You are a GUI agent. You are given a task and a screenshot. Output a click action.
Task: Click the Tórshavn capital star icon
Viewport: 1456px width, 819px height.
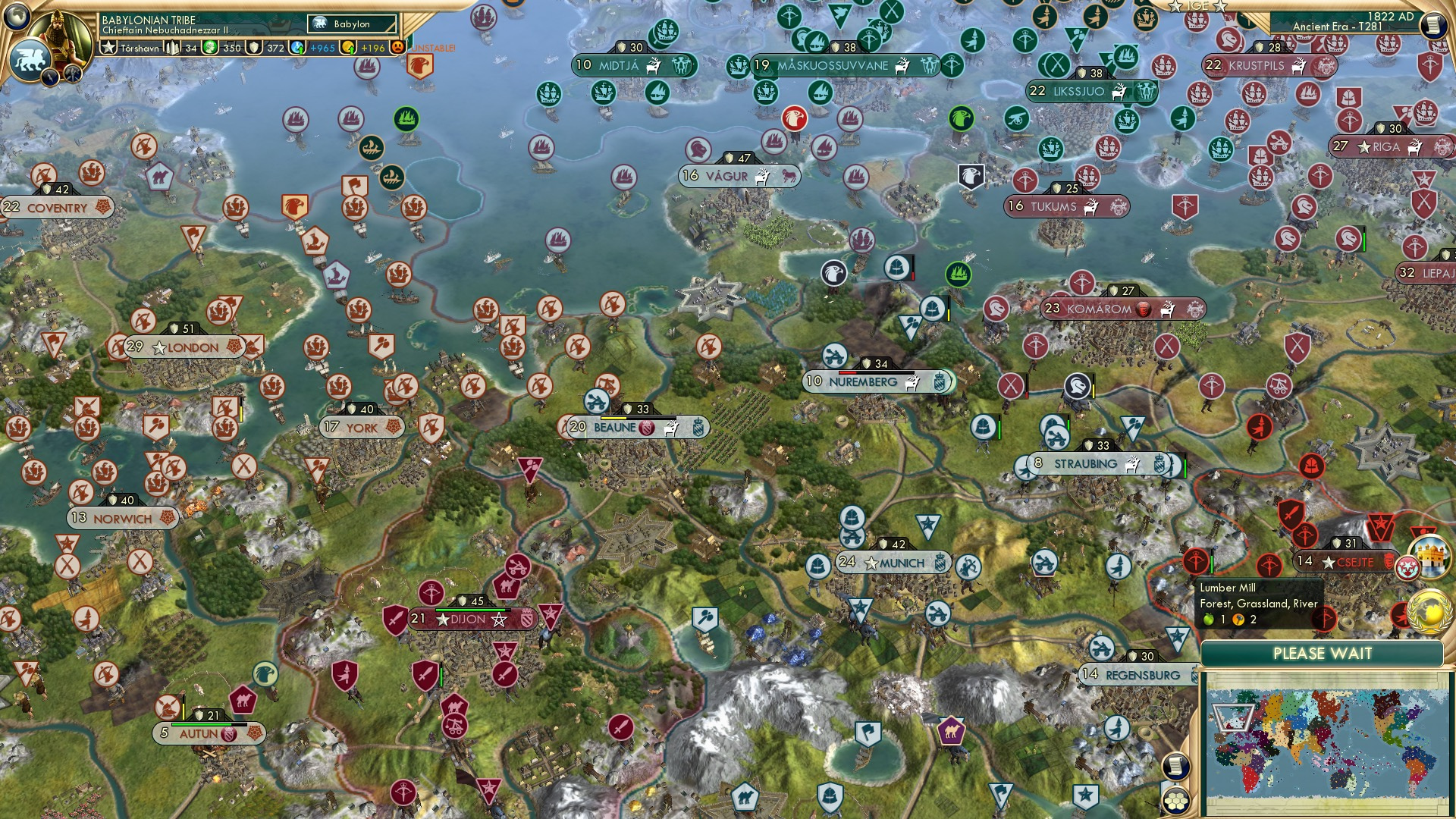pos(108,46)
